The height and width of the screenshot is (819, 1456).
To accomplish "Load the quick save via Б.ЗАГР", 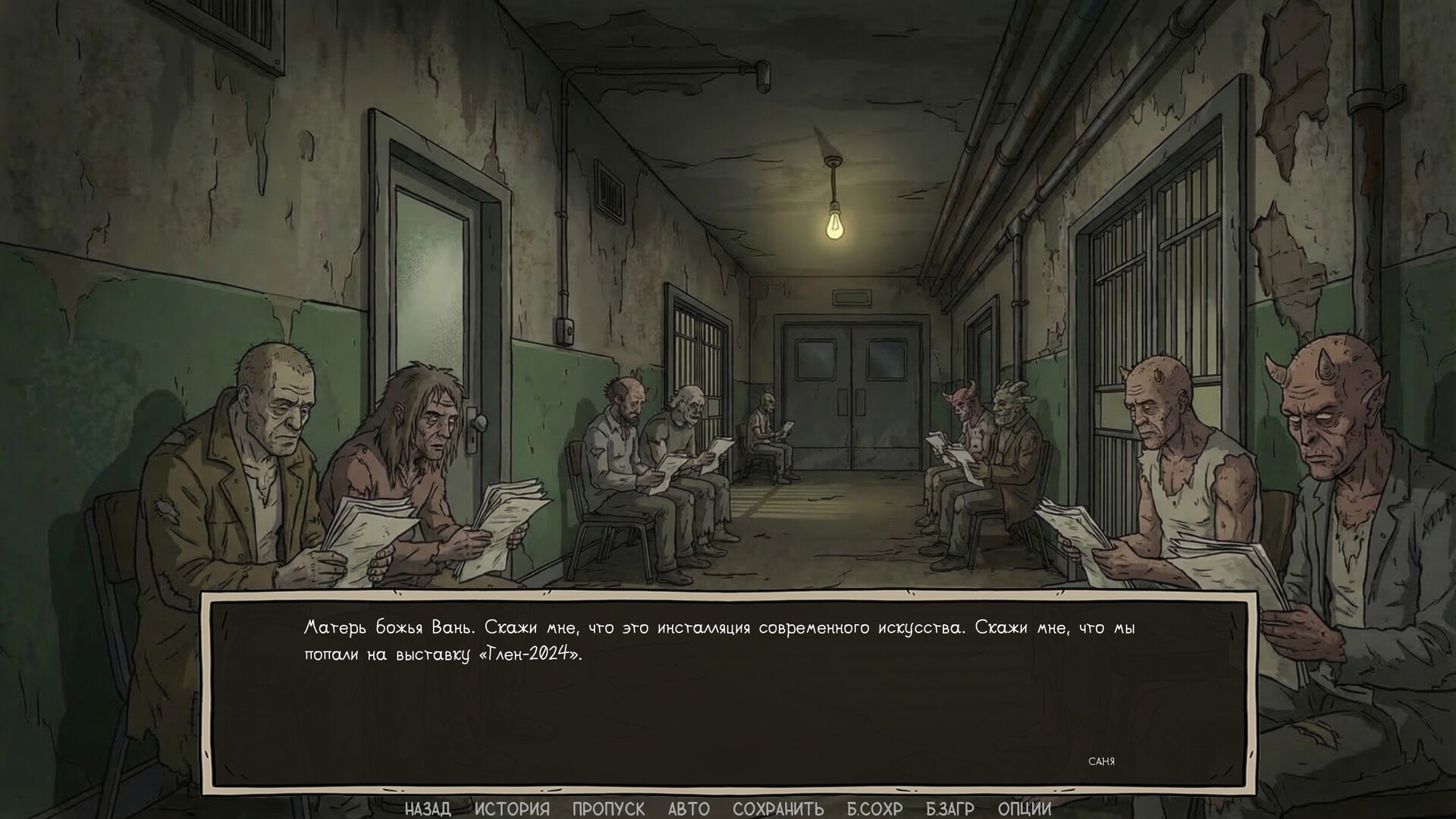I will tap(952, 808).
